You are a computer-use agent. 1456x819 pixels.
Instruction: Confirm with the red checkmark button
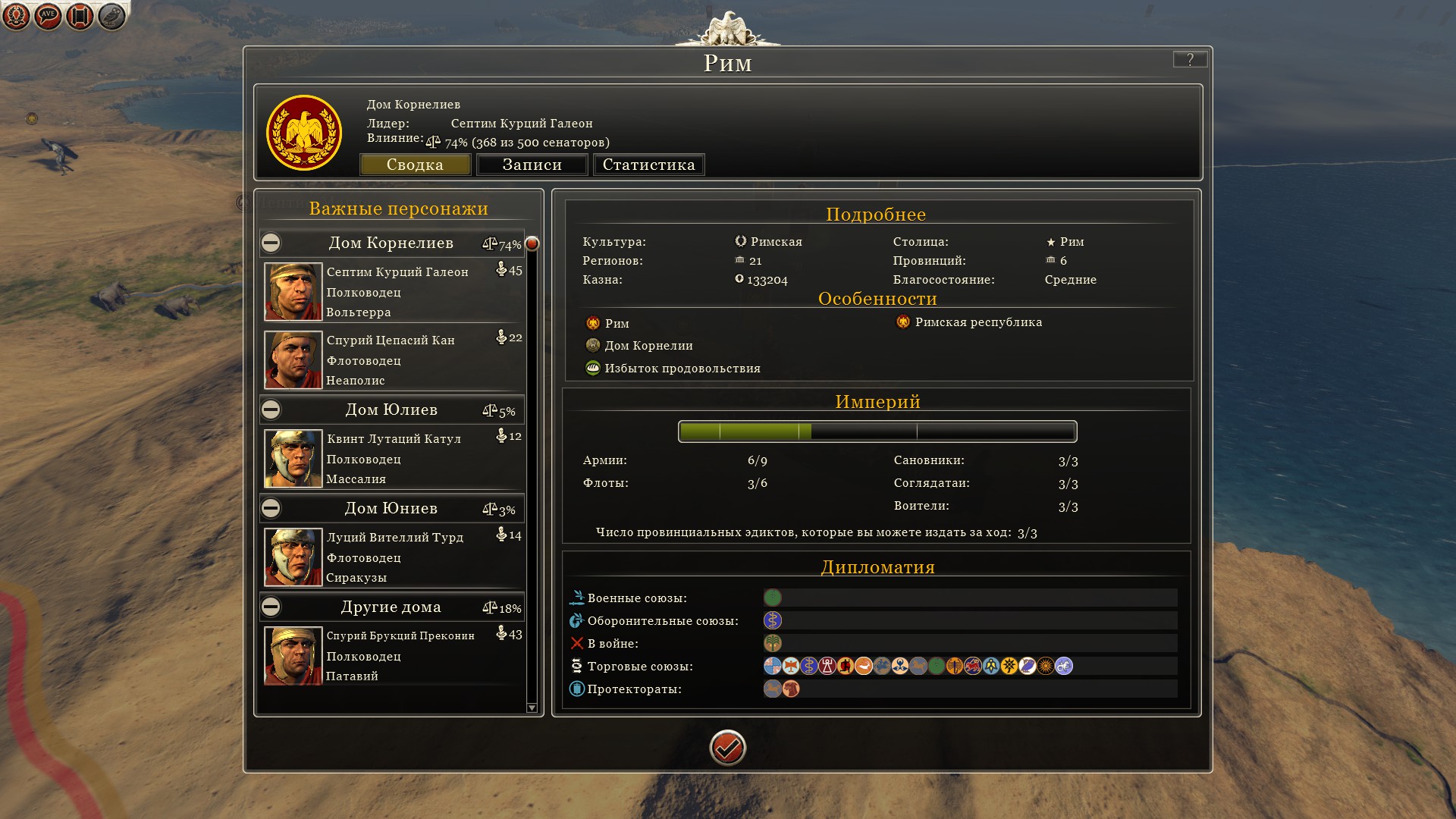coord(727,748)
